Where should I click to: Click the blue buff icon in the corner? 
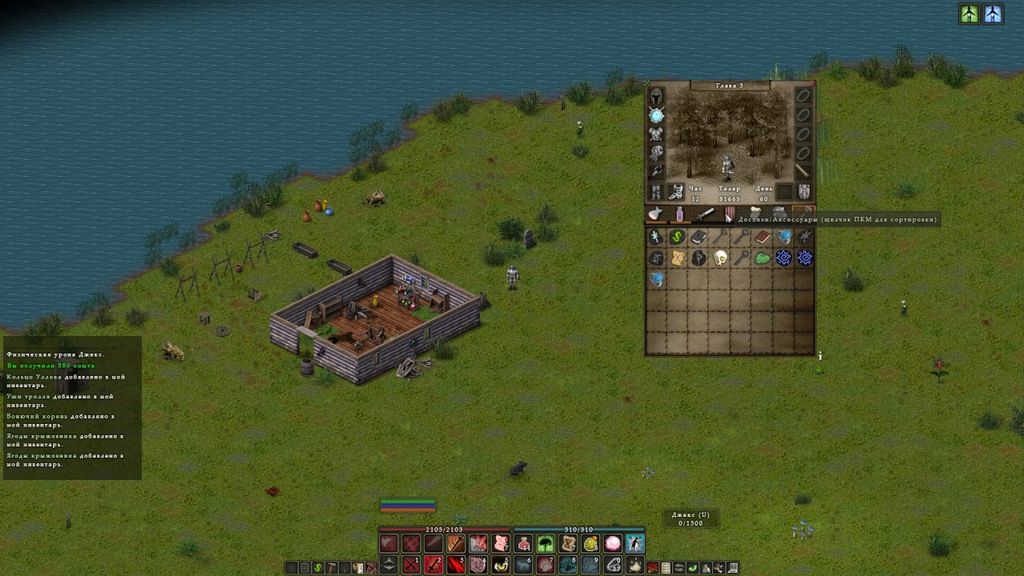coord(992,13)
